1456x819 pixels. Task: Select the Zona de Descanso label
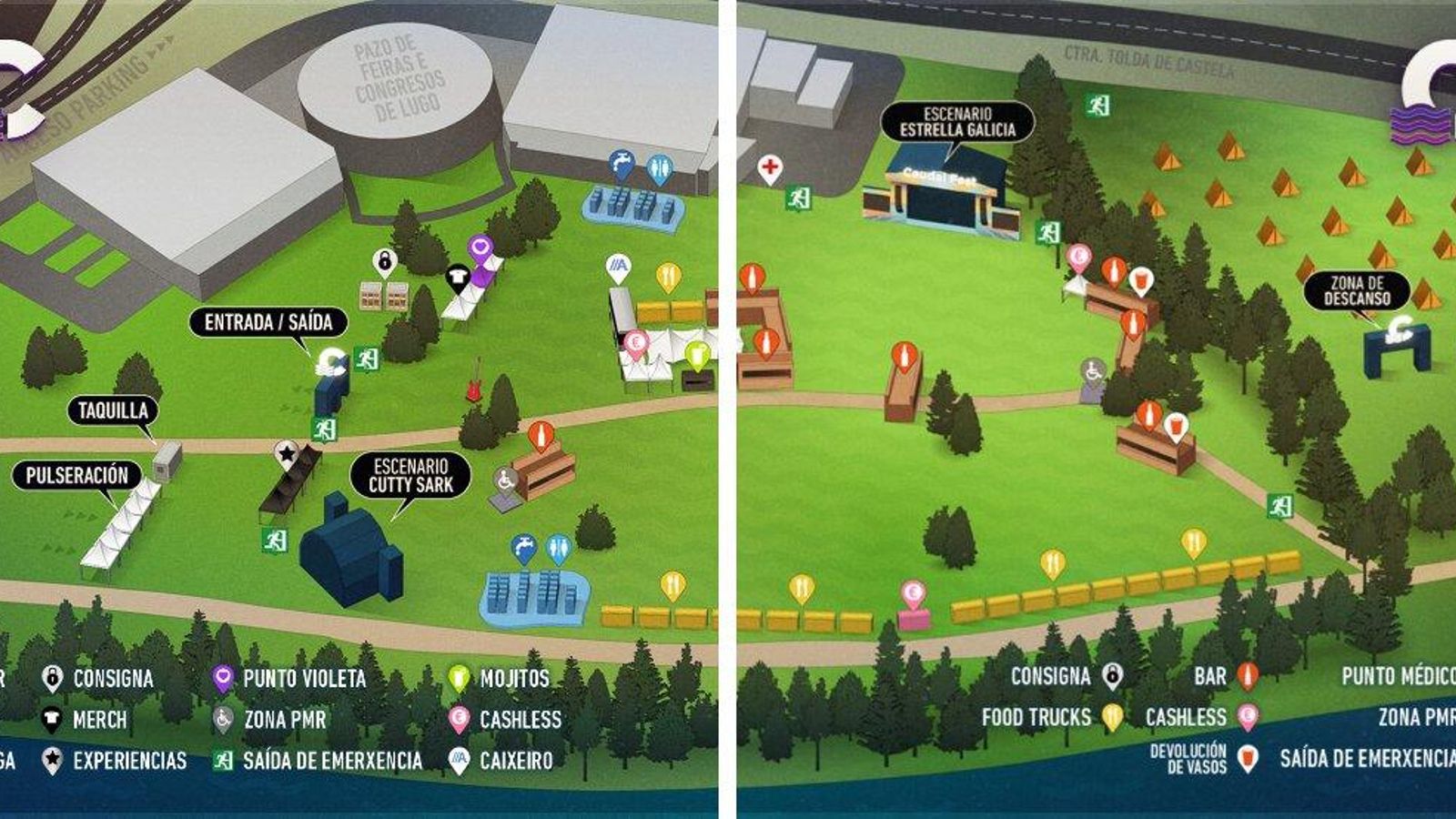click(1357, 291)
